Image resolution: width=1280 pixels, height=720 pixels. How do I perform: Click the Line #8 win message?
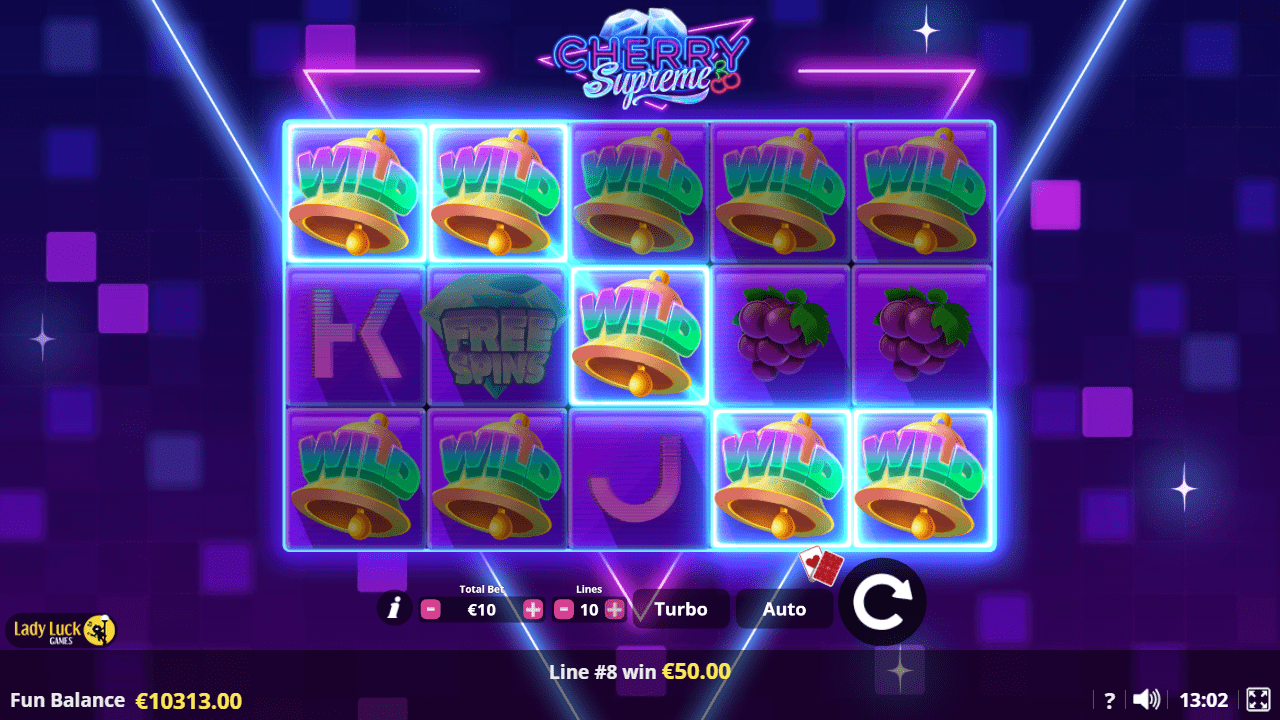(x=640, y=672)
